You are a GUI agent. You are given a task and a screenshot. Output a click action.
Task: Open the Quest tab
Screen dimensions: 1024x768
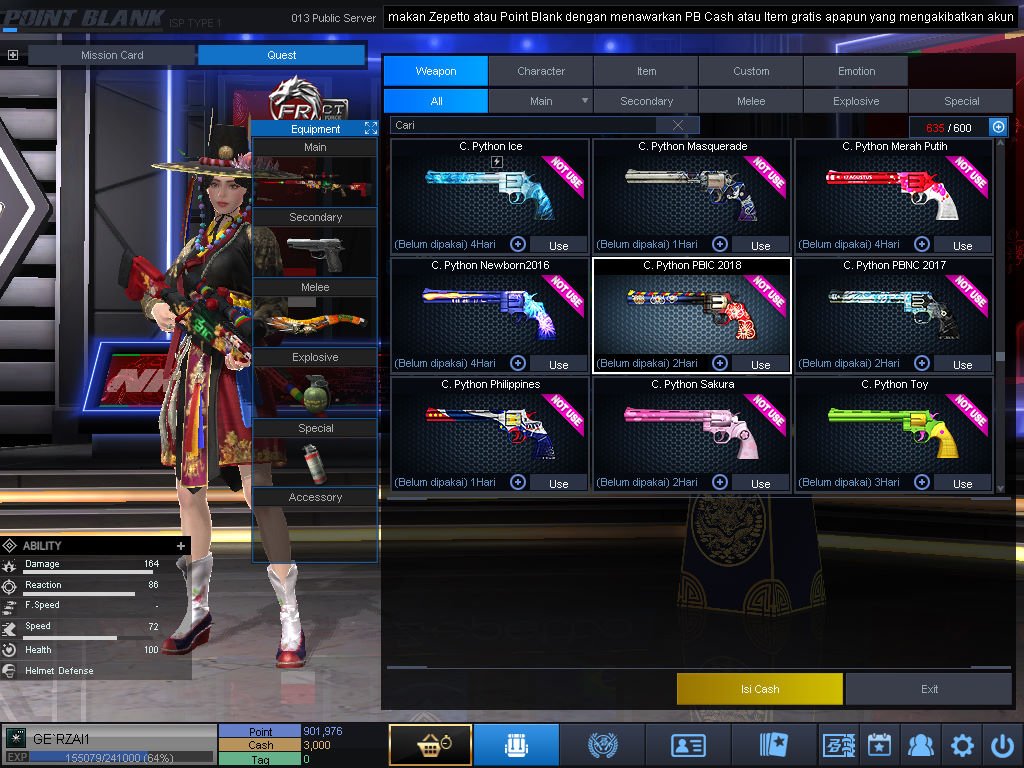point(282,55)
